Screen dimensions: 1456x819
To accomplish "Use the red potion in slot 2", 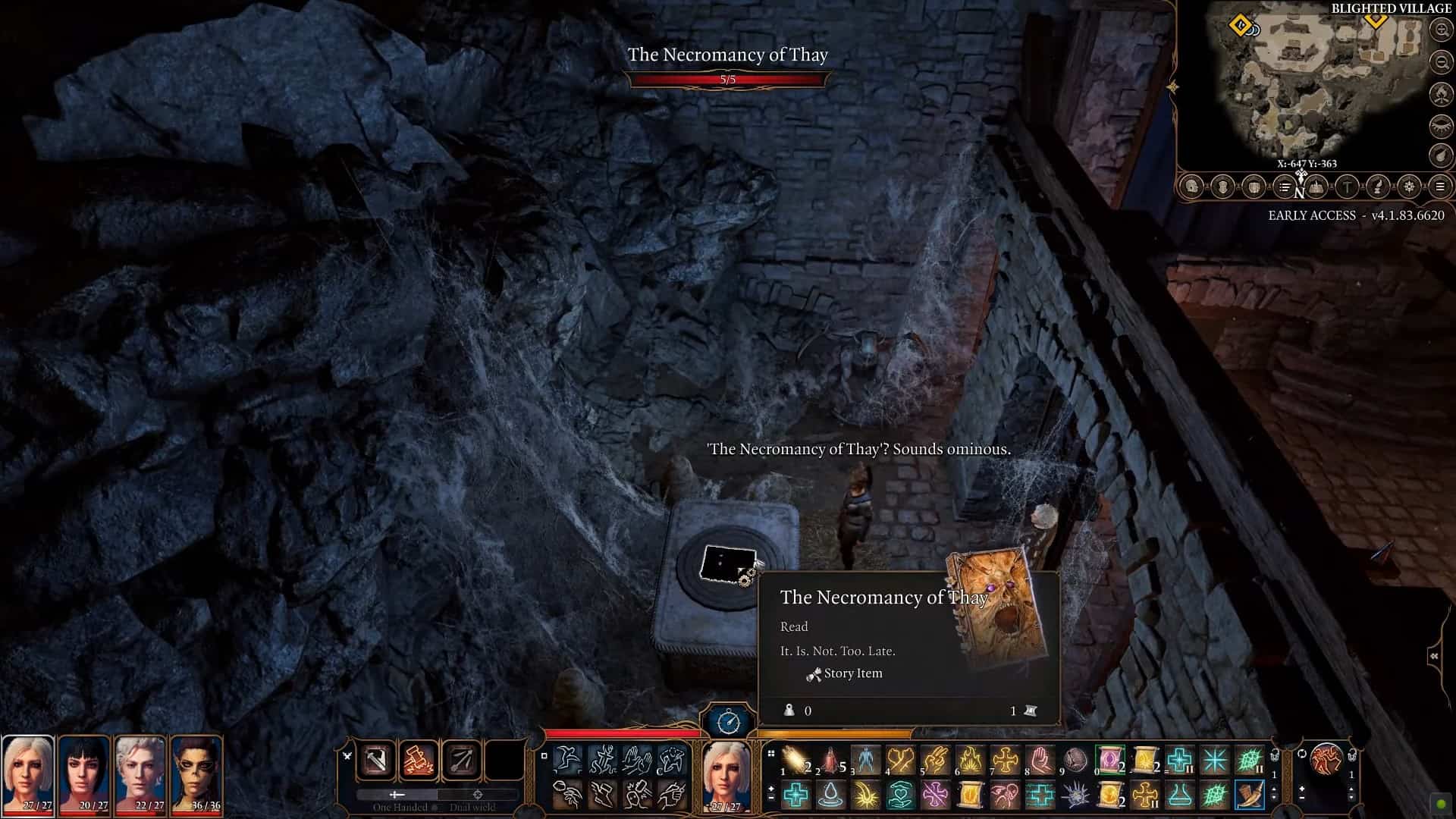I will (x=831, y=759).
